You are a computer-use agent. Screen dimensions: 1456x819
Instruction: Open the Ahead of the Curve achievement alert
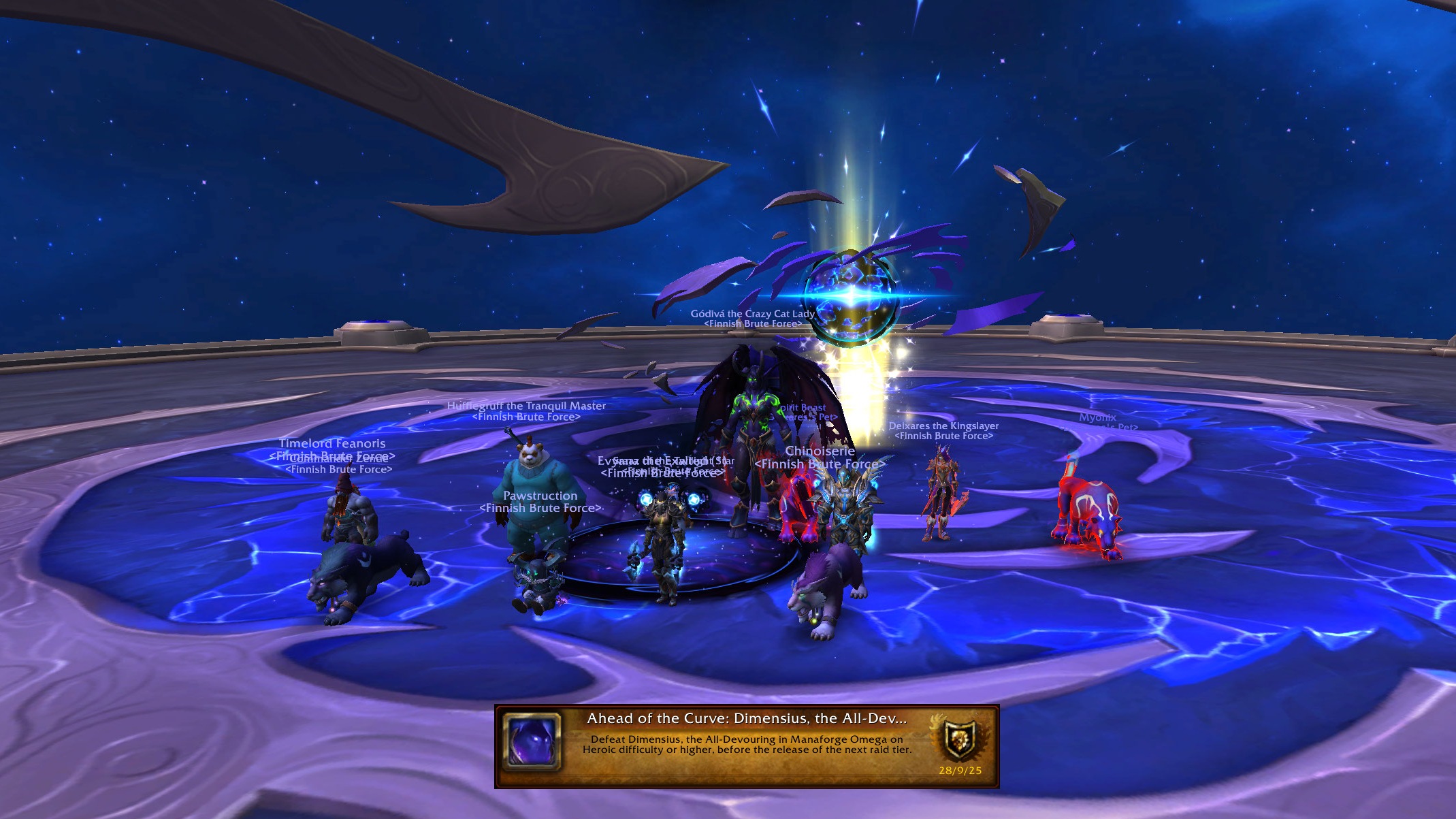tap(746, 745)
